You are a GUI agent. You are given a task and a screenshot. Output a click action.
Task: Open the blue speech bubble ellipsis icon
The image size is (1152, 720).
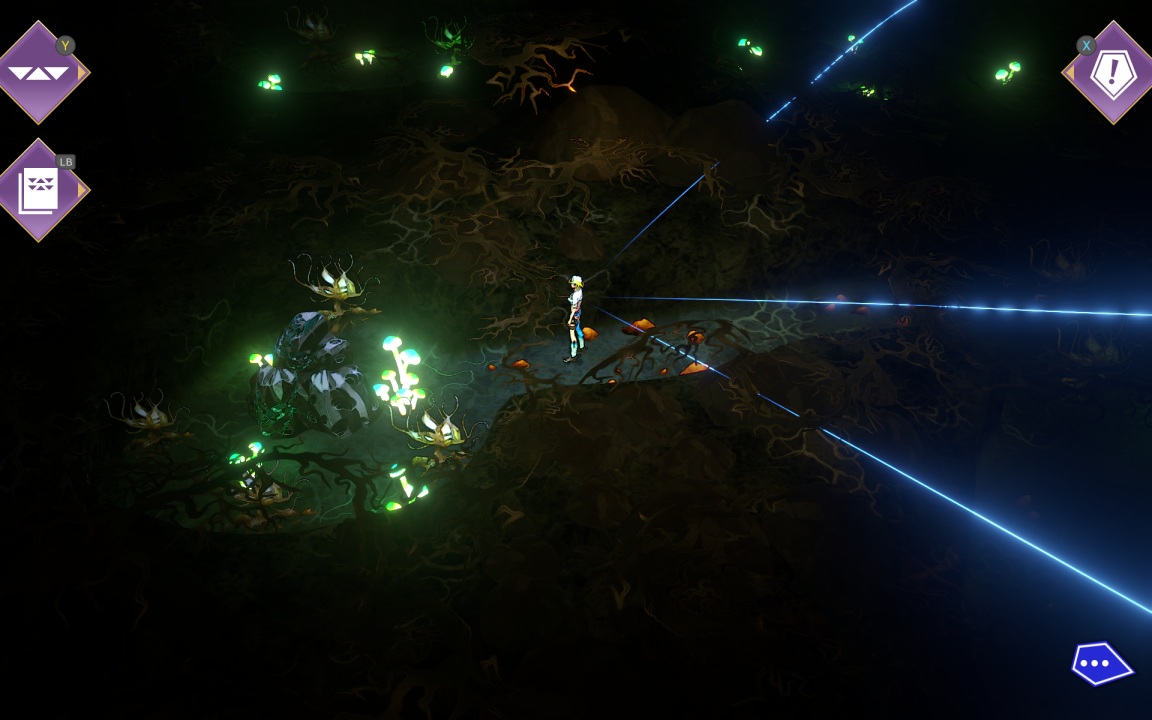pyautogui.click(x=1099, y=663)
